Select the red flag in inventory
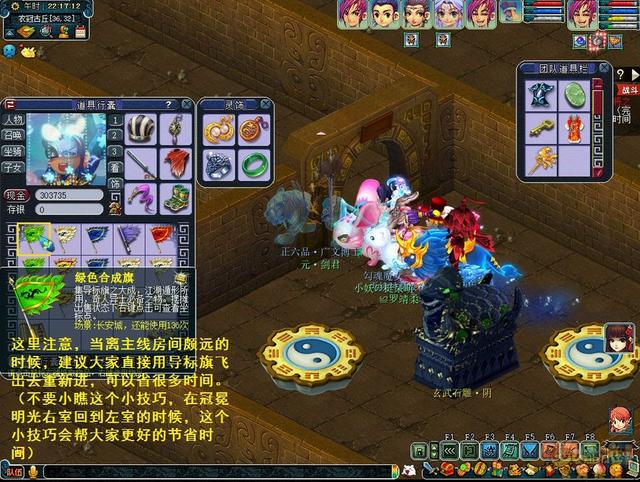The height and width of the screenshot is (482, 640). coord(161,238)
